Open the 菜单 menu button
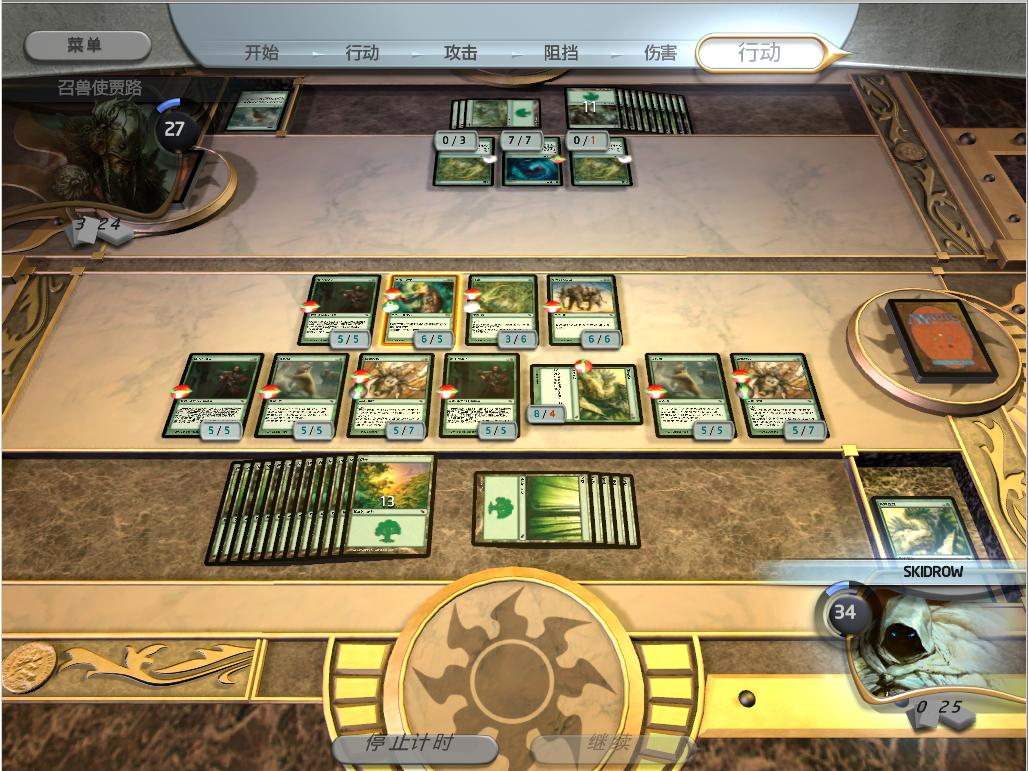The width and height of the screenshot is (1028, 771). pyautogui.click(x=87, y=45)
